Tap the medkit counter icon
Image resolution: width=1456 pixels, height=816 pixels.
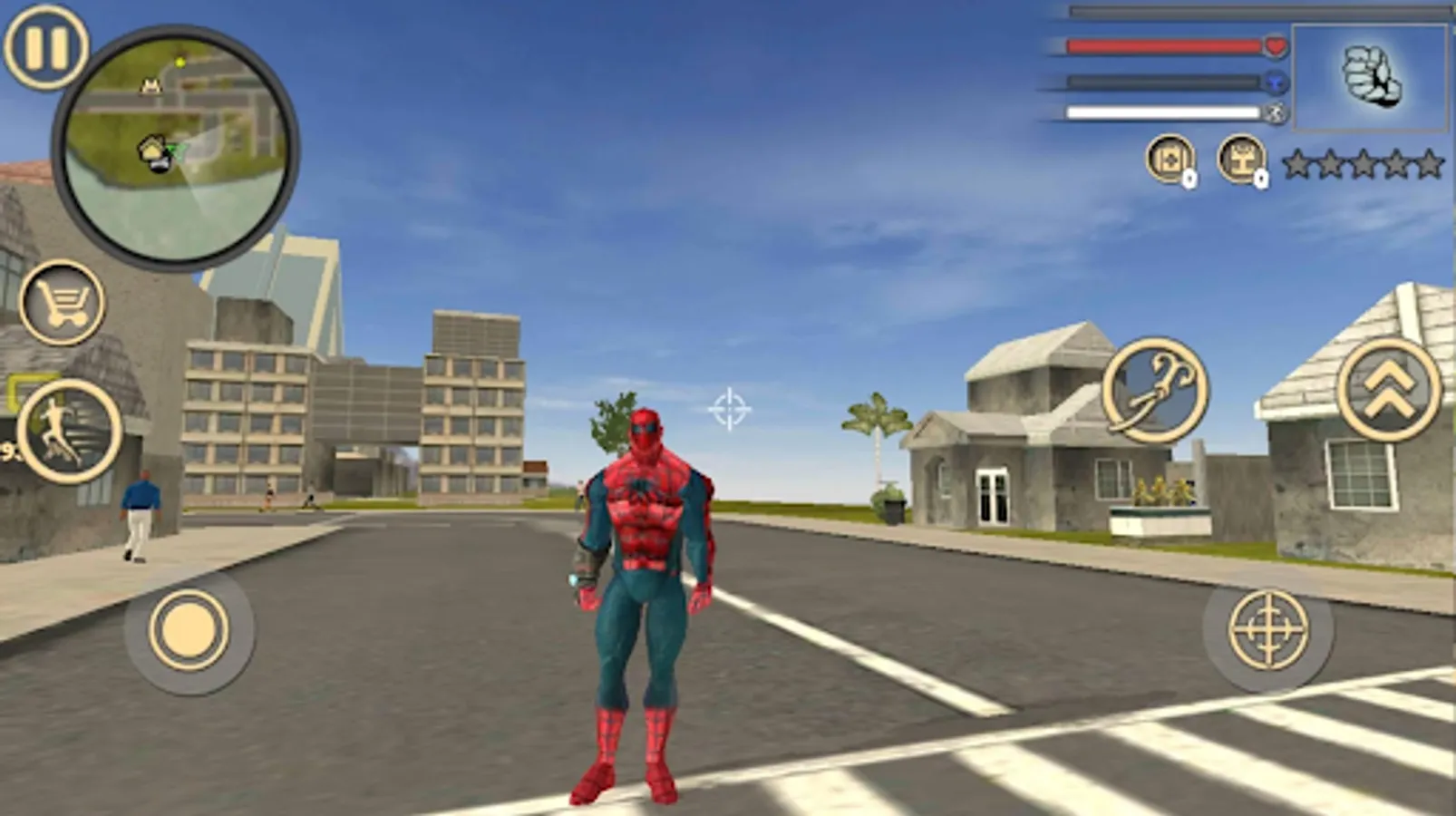[x=1170, y=161]
